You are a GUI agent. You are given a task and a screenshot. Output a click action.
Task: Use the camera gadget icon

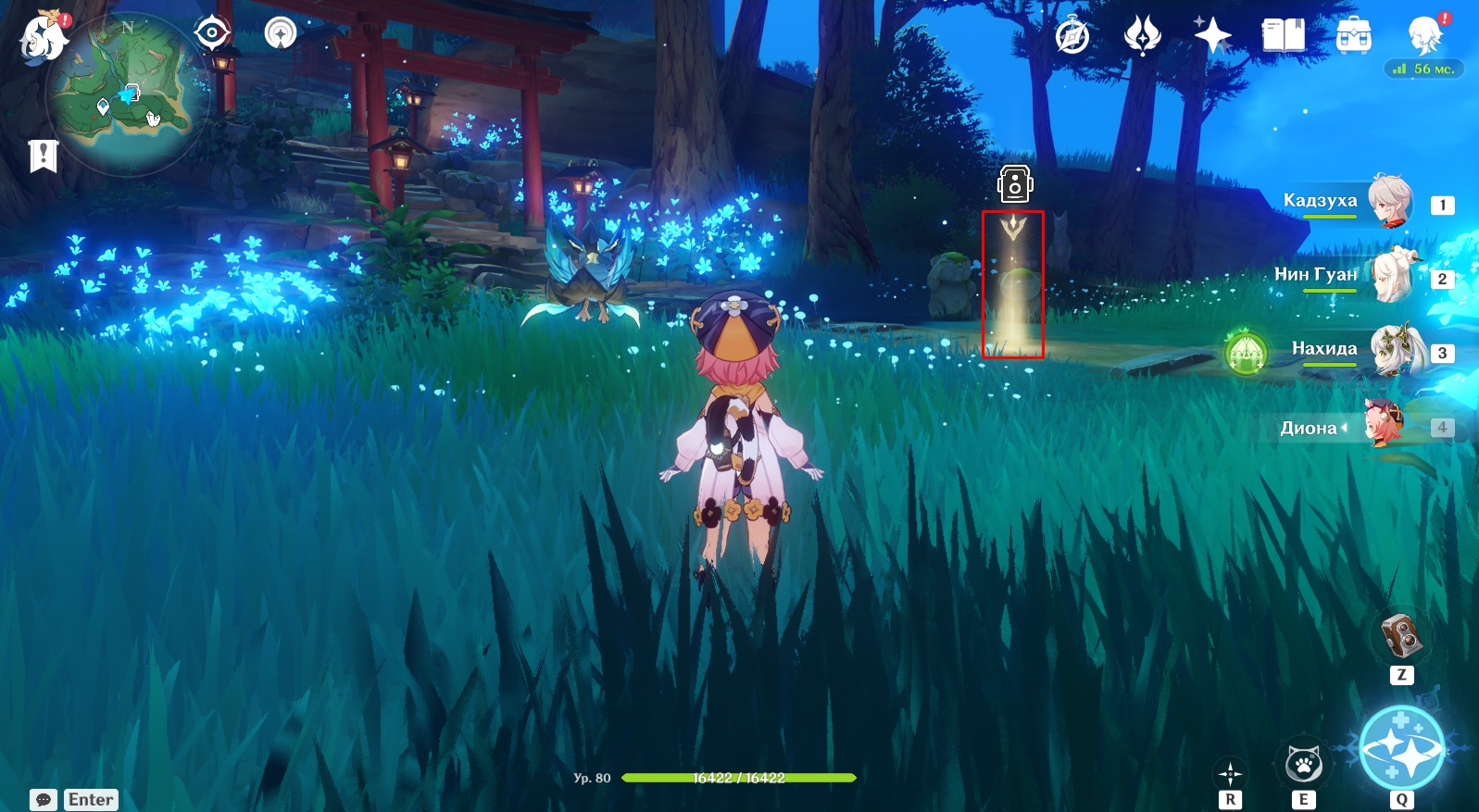(x=1401, y=635)
